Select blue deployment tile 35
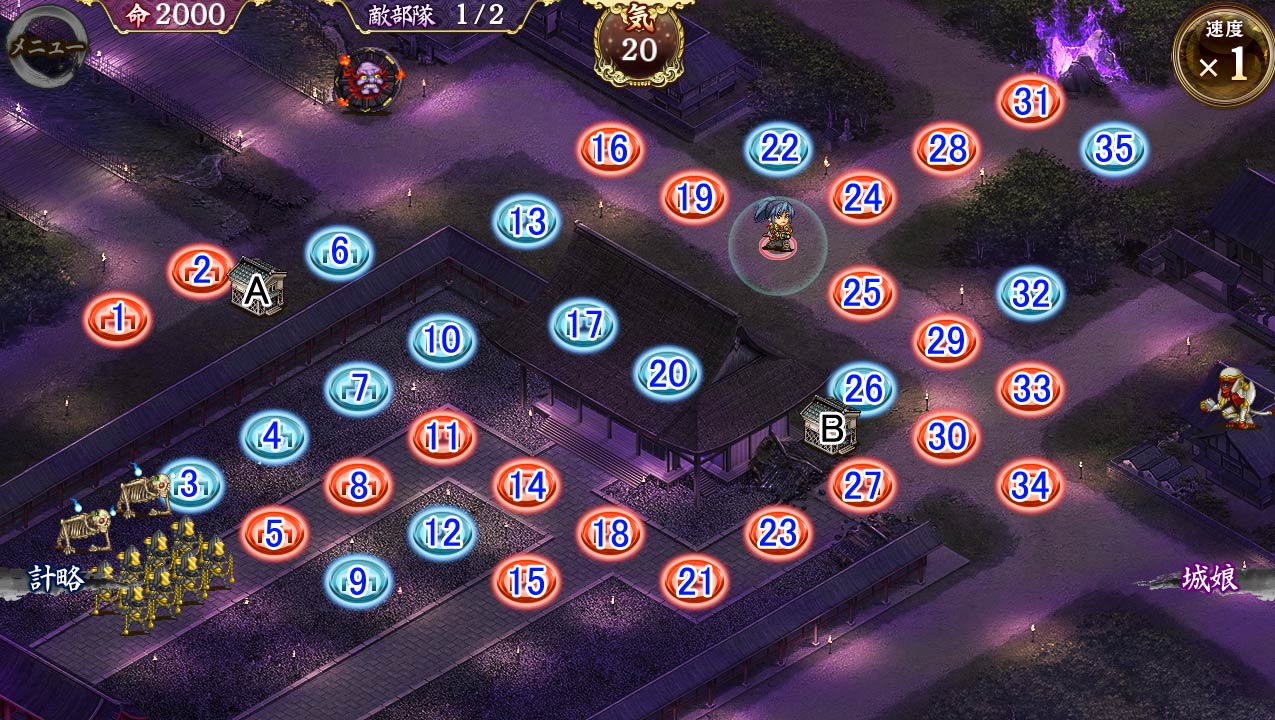Image resolution: width=1275 pixels, height=720 pixels. pyautogui.click(x=1114, y=150)
